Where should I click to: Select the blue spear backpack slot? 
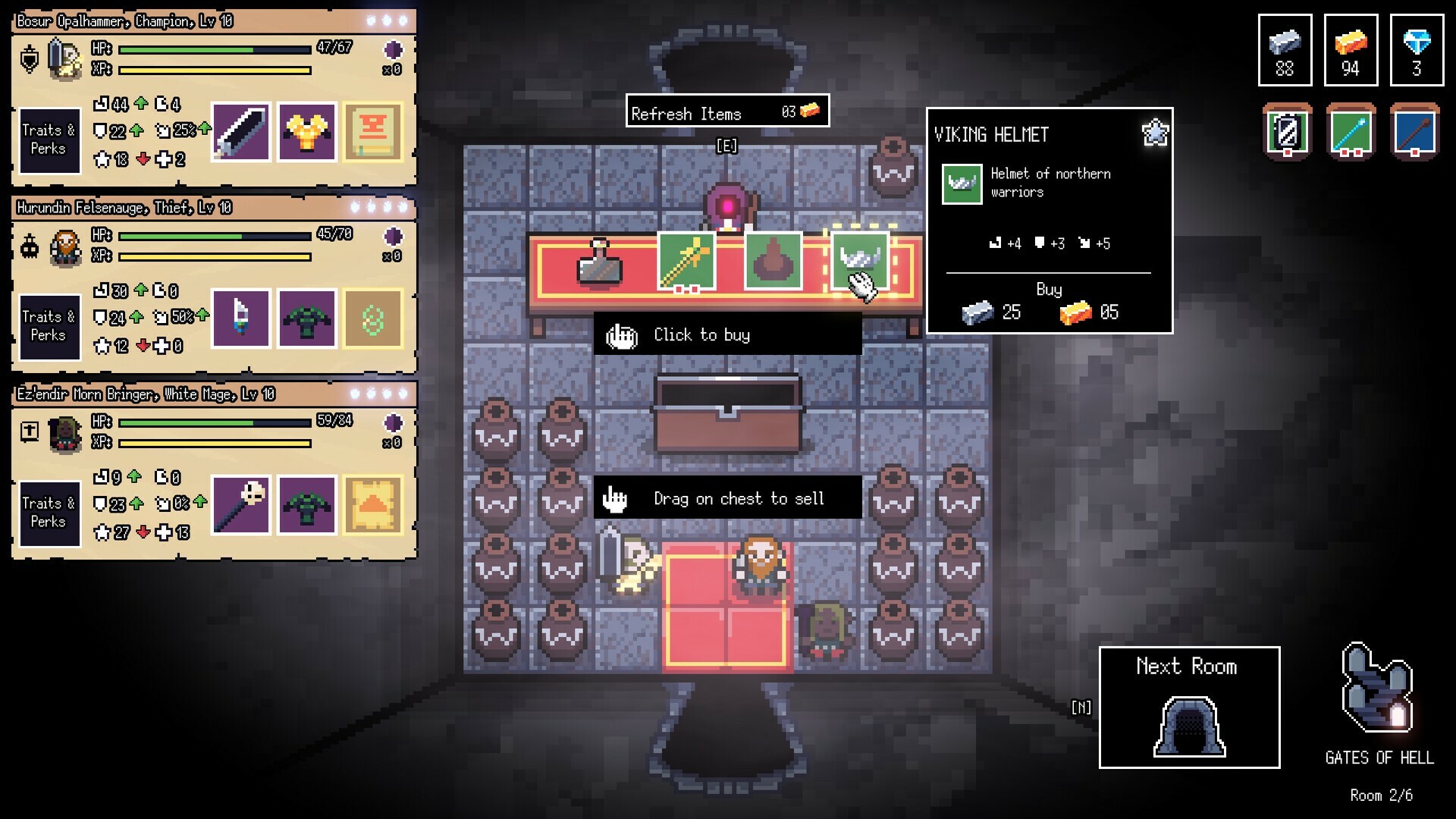tap(1415, 132)
